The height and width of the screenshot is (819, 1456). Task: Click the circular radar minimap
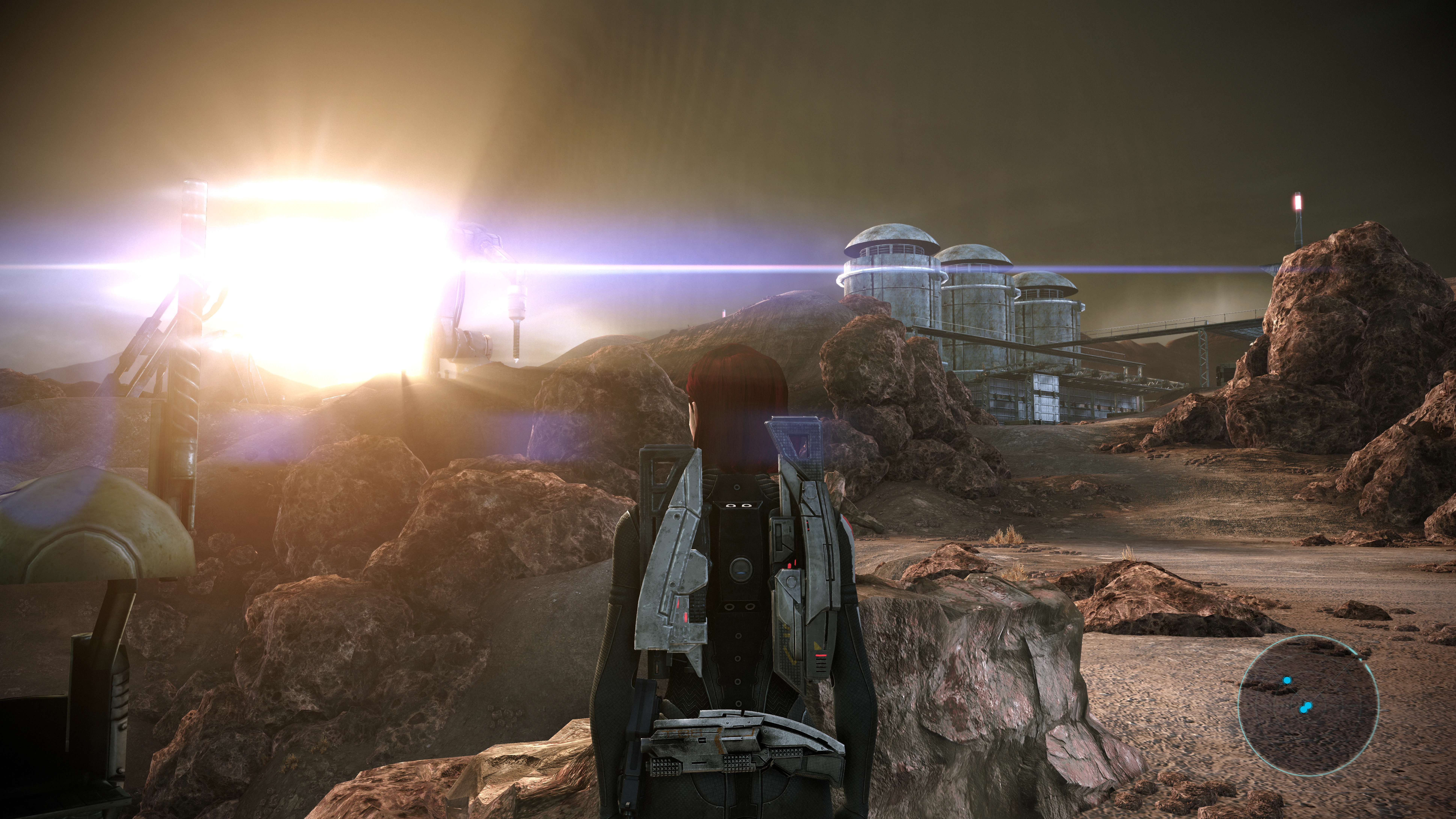coord(1308,704)
